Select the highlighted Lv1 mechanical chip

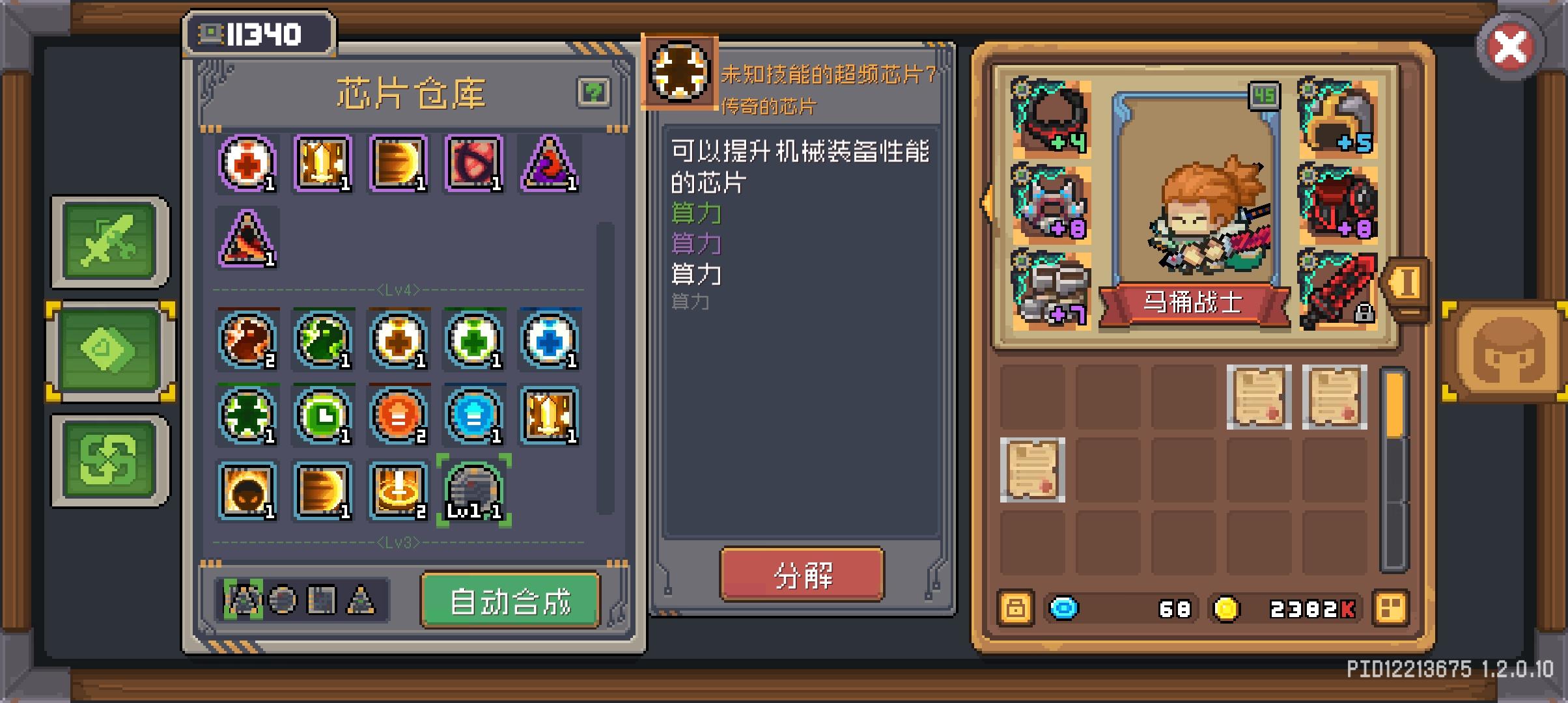(475, 491)
